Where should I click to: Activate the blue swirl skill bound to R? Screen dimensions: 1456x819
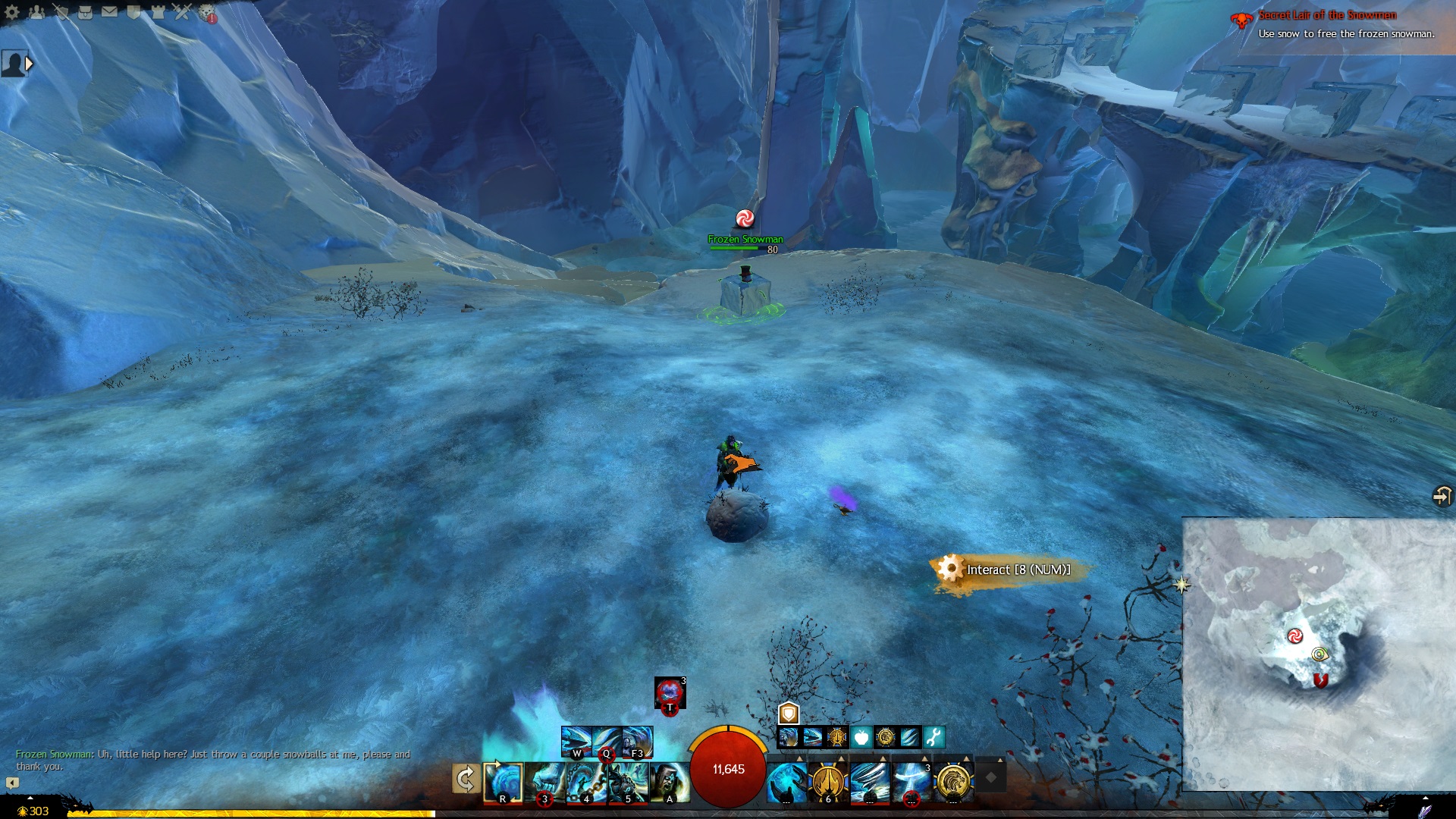click(x=503, y=782)
